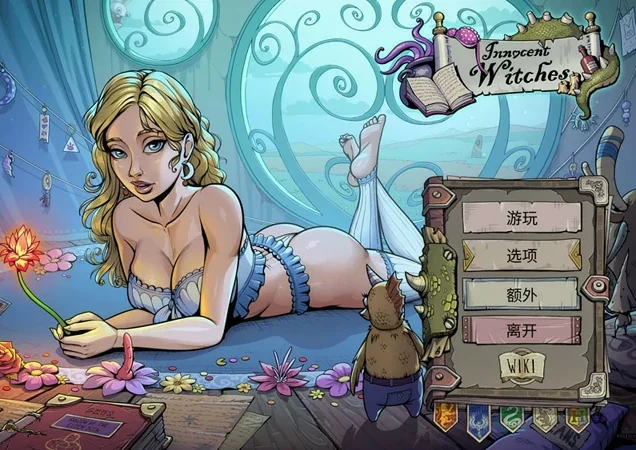Open the WIKI book button

521,367
